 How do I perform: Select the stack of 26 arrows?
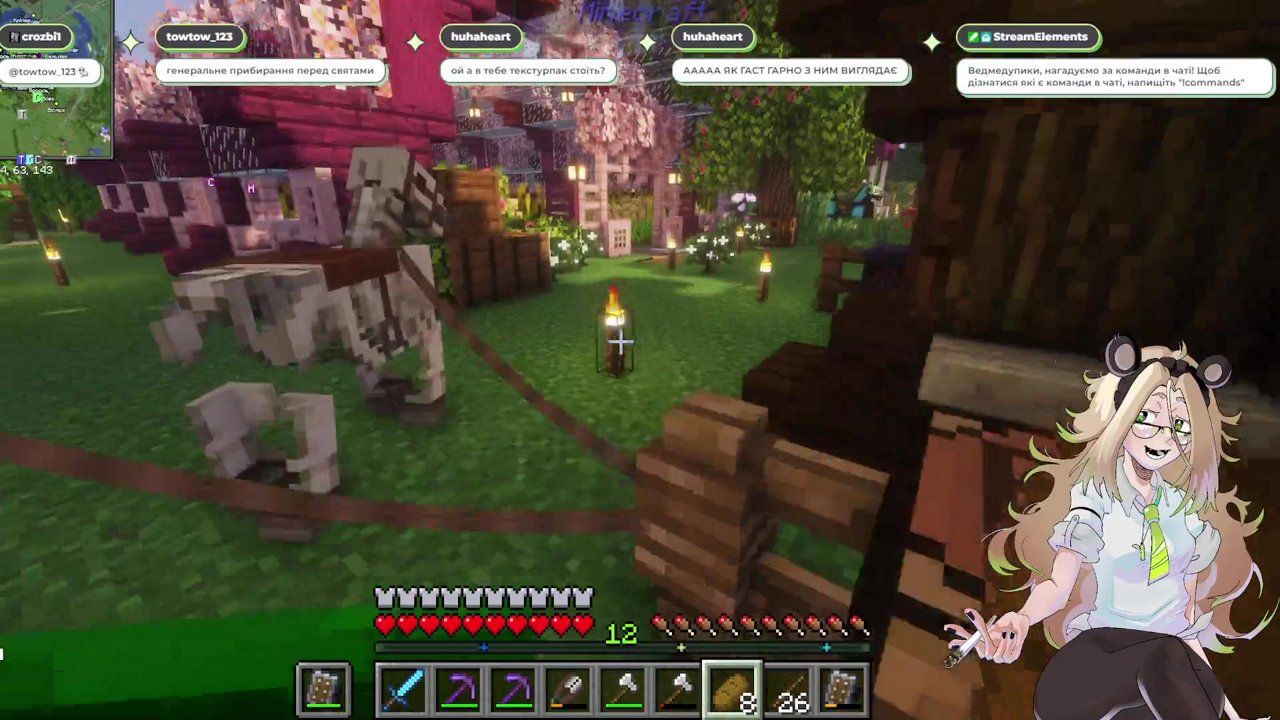coord(789,688)
